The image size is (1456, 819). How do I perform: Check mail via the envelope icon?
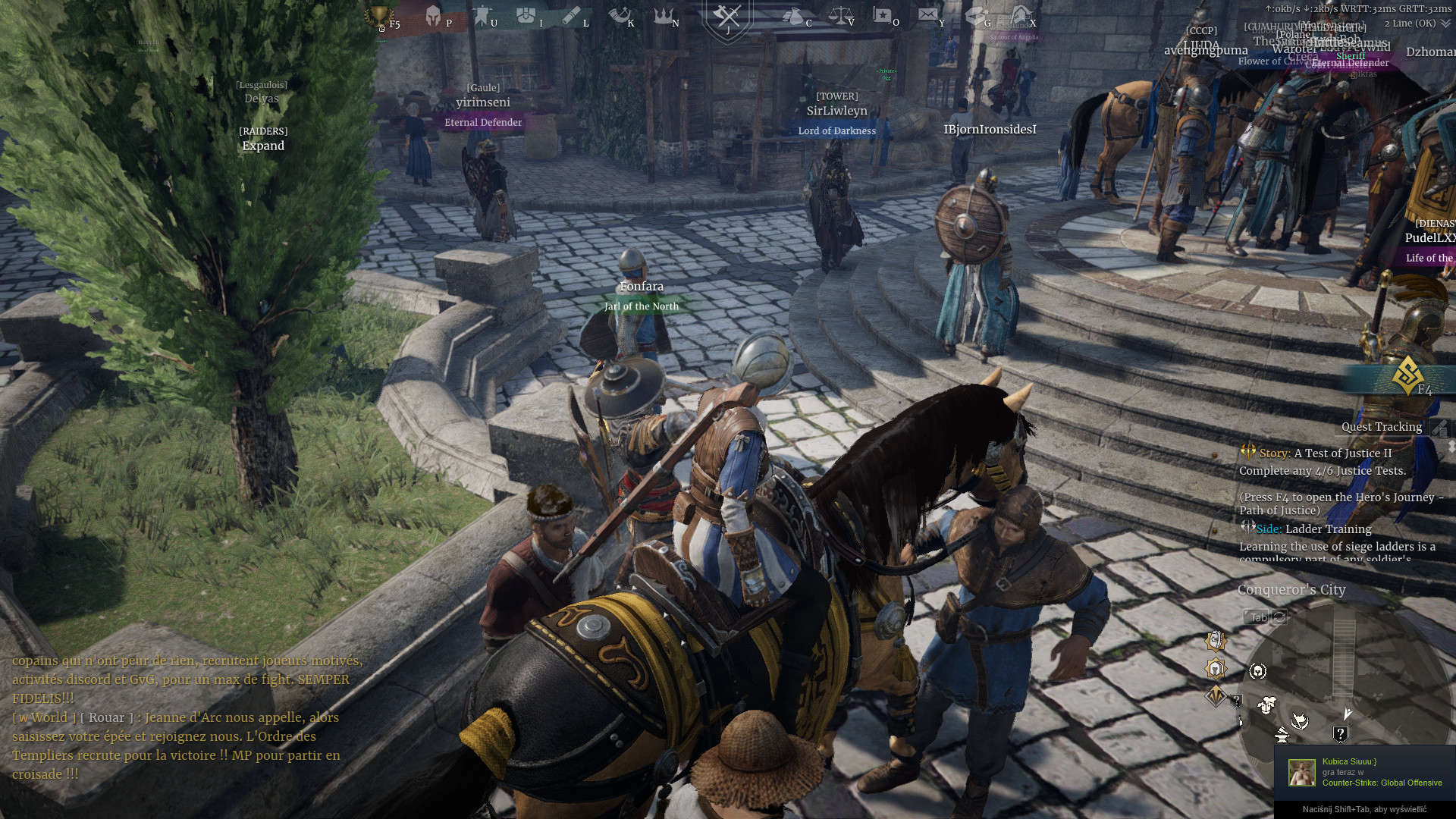[x=927, y=14]
